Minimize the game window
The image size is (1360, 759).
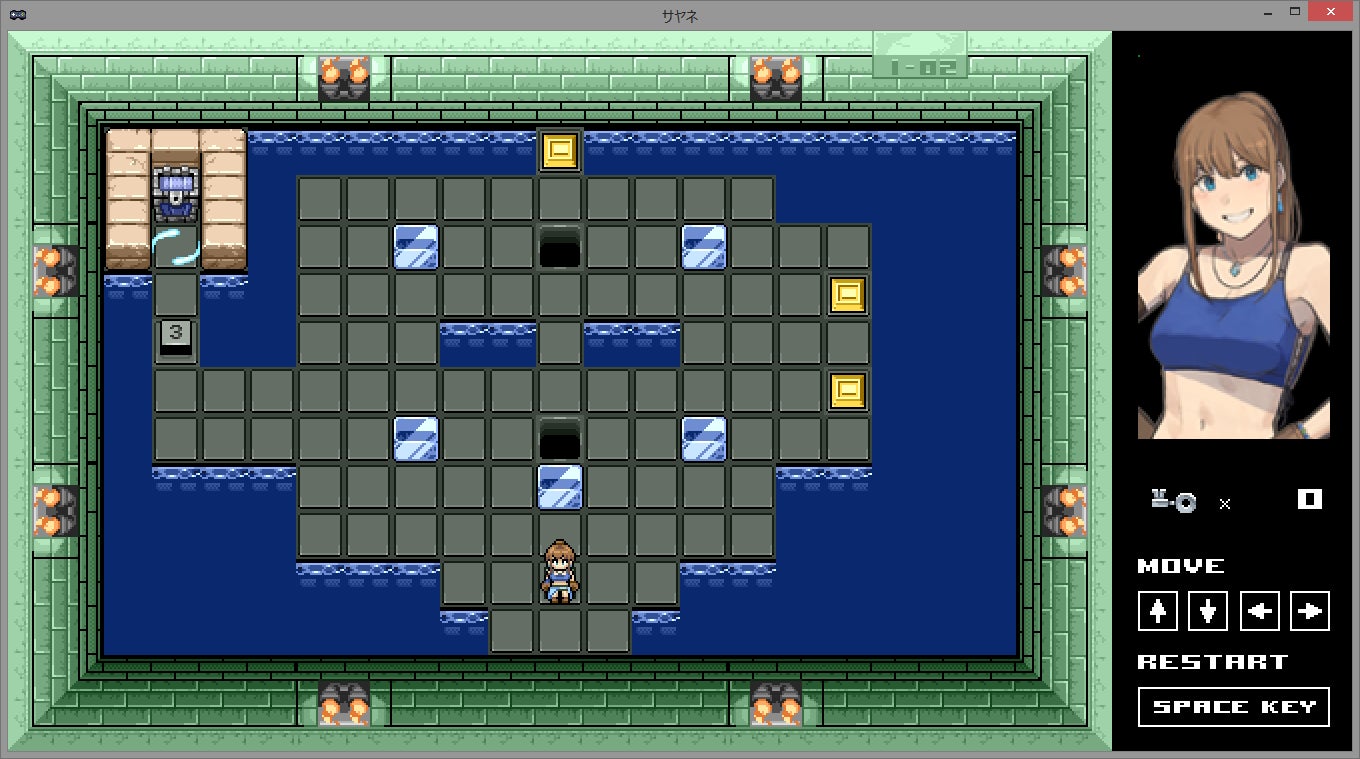point(1268,12)
